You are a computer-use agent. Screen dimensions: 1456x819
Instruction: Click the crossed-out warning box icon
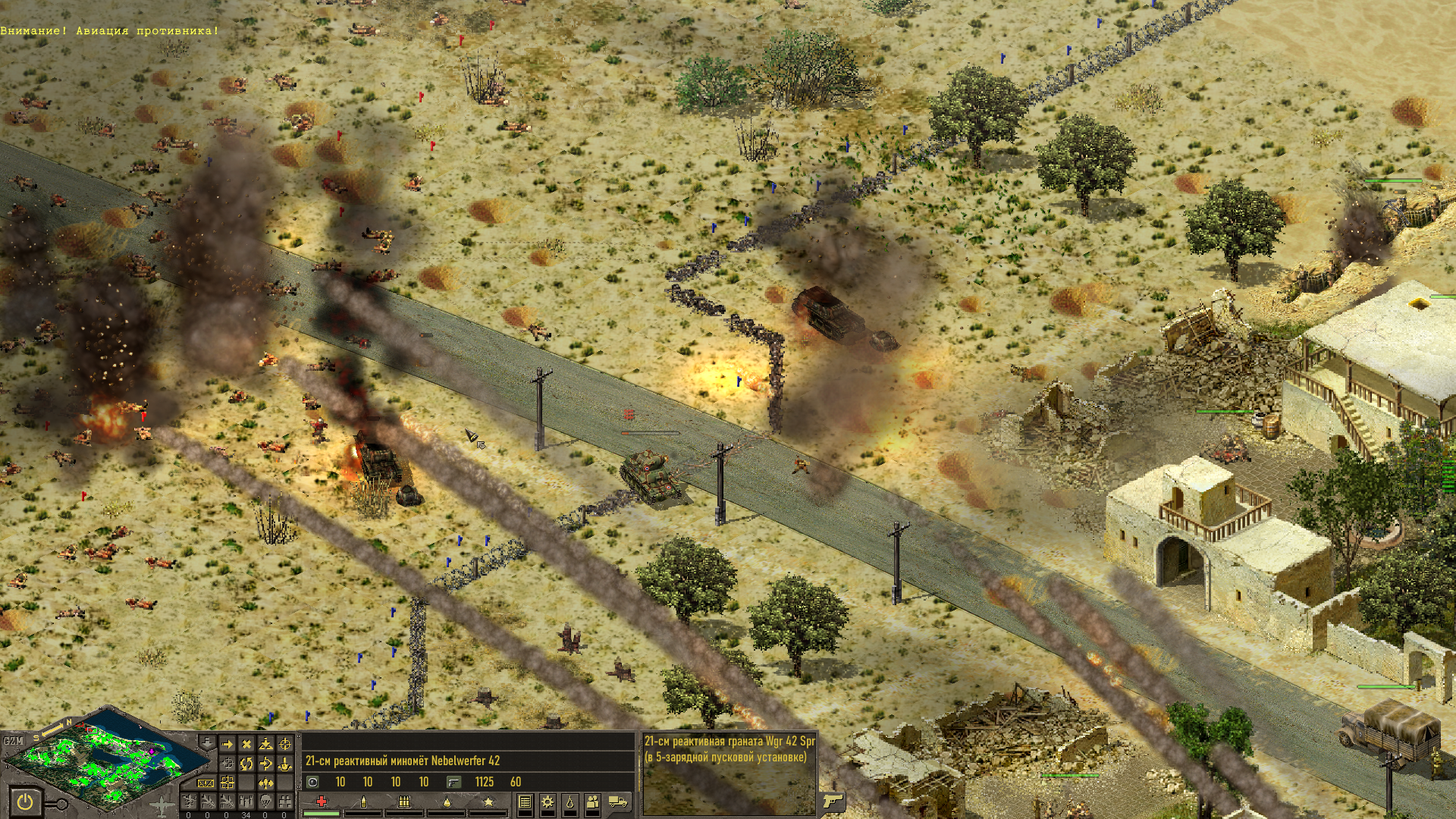point(206,783)
